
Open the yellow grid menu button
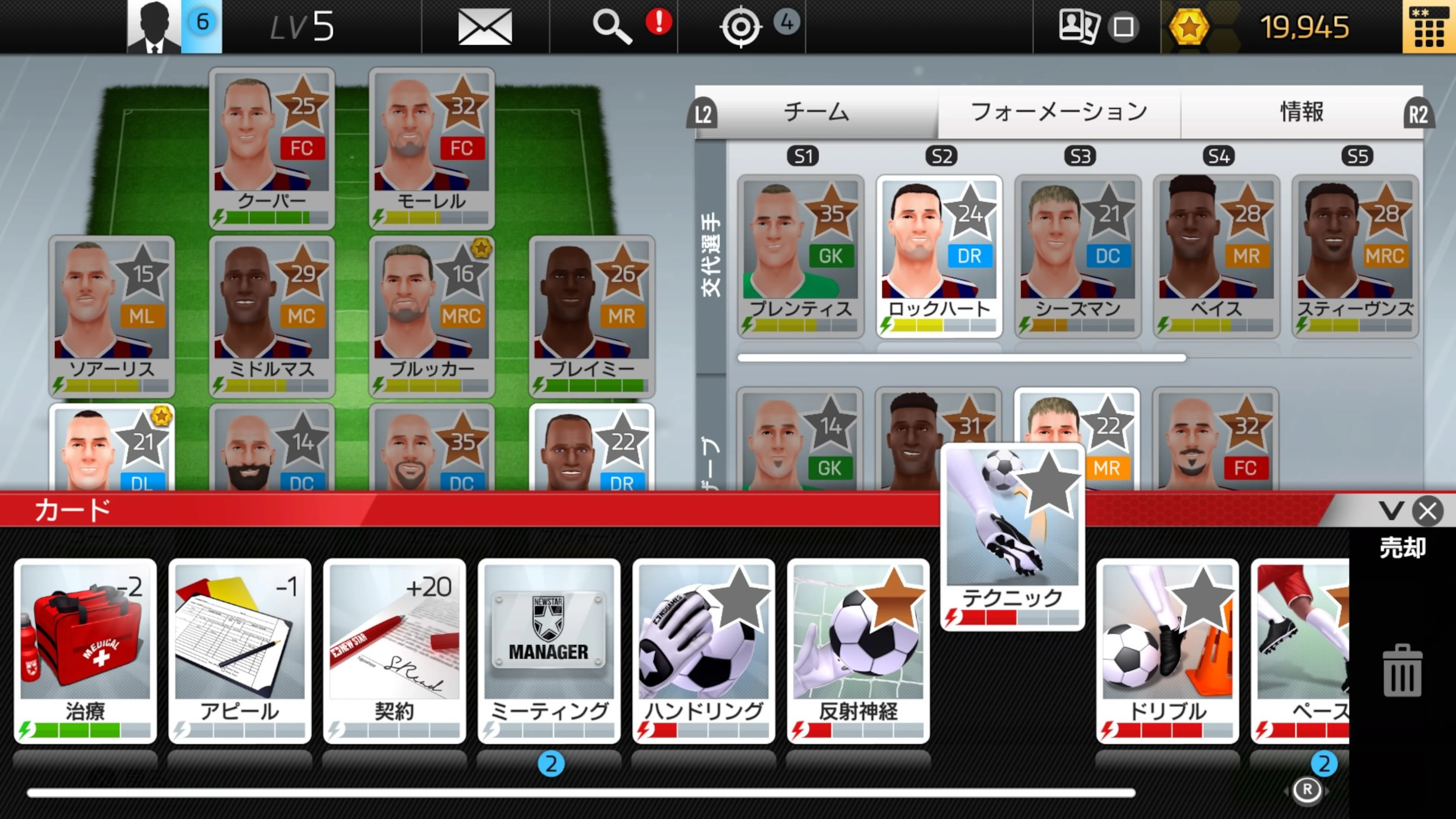(1429, 27)
